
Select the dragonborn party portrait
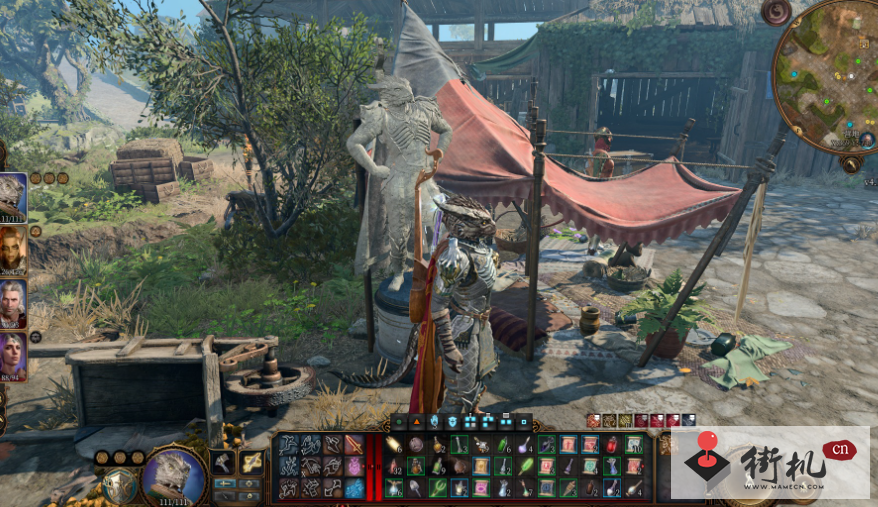point(12,196)
